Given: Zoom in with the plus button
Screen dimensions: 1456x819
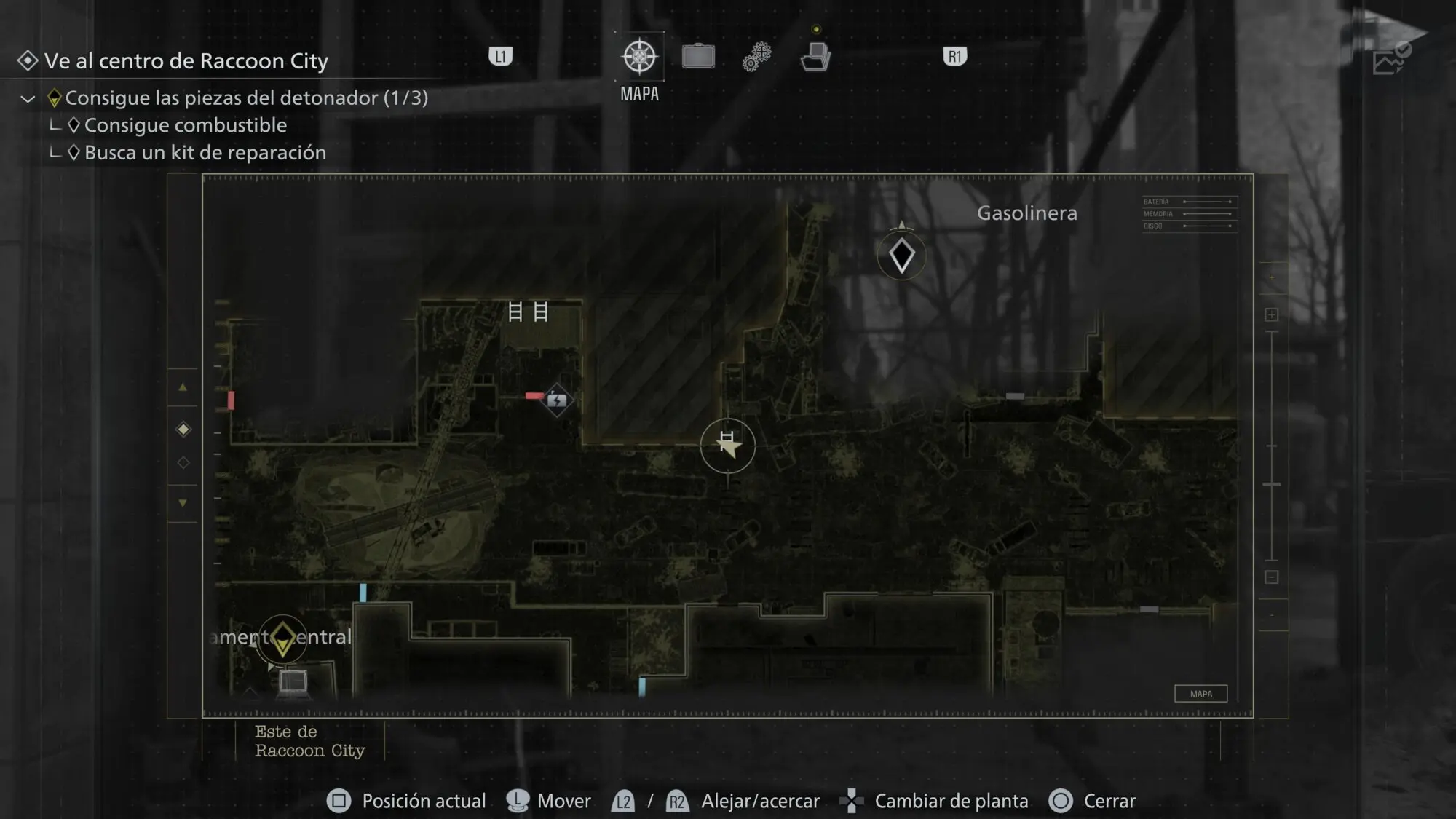Looking at the screenshot, I should (1271, 314).
